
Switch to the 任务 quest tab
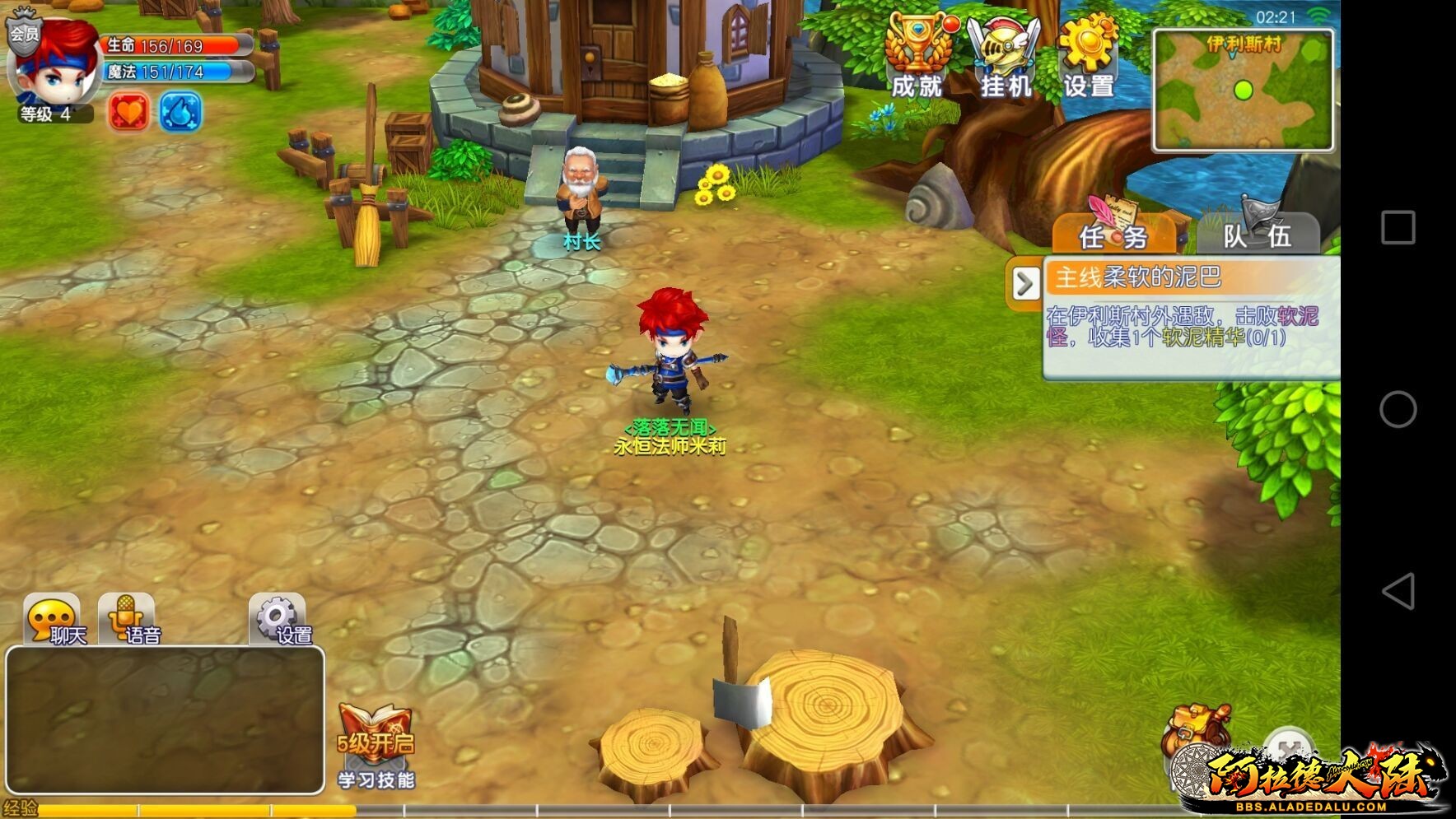tap(1113, 234)
